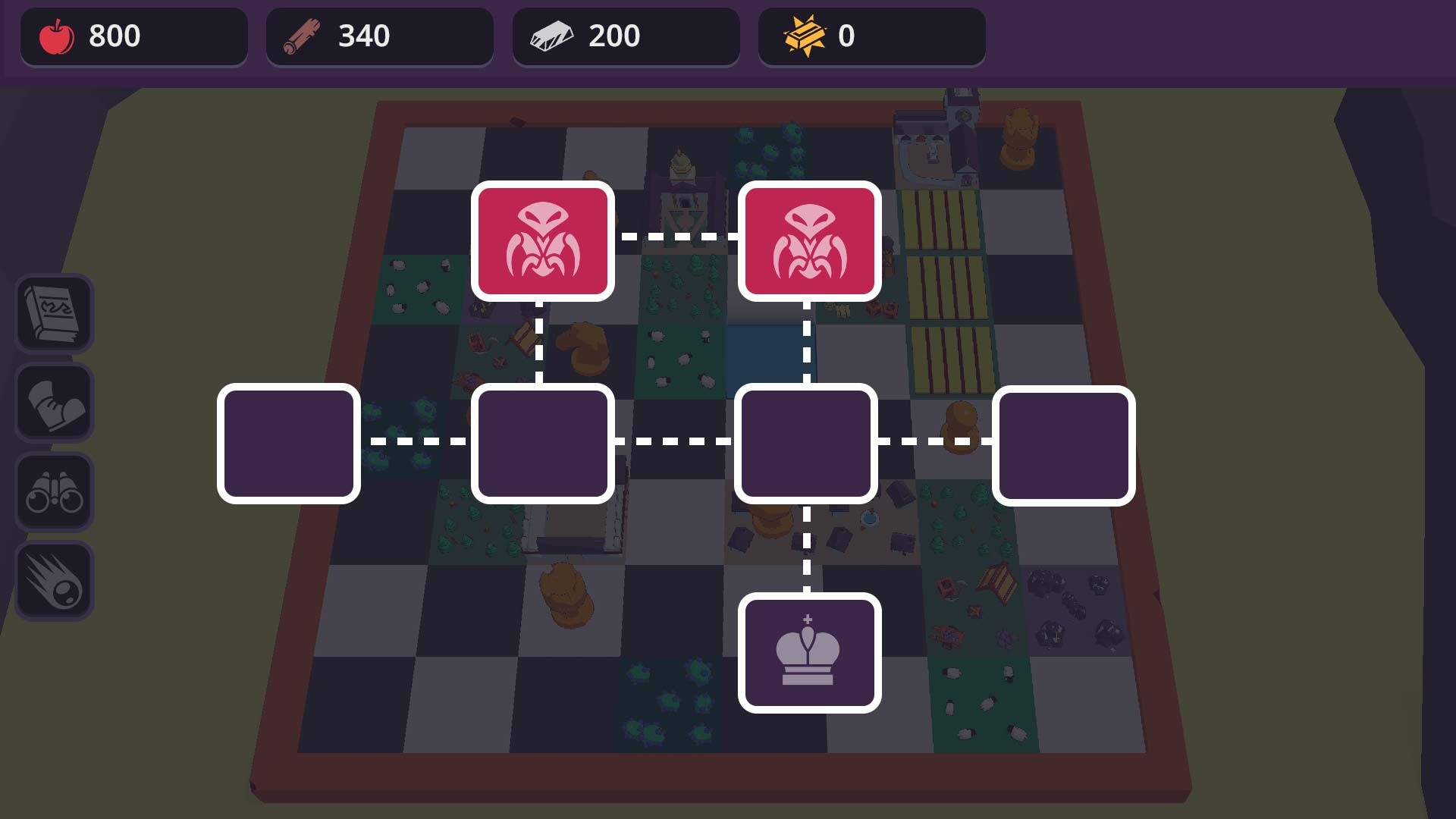1456x819 pixels.
Task: Click the metal counter showing 200
Action: coord(614,35)
